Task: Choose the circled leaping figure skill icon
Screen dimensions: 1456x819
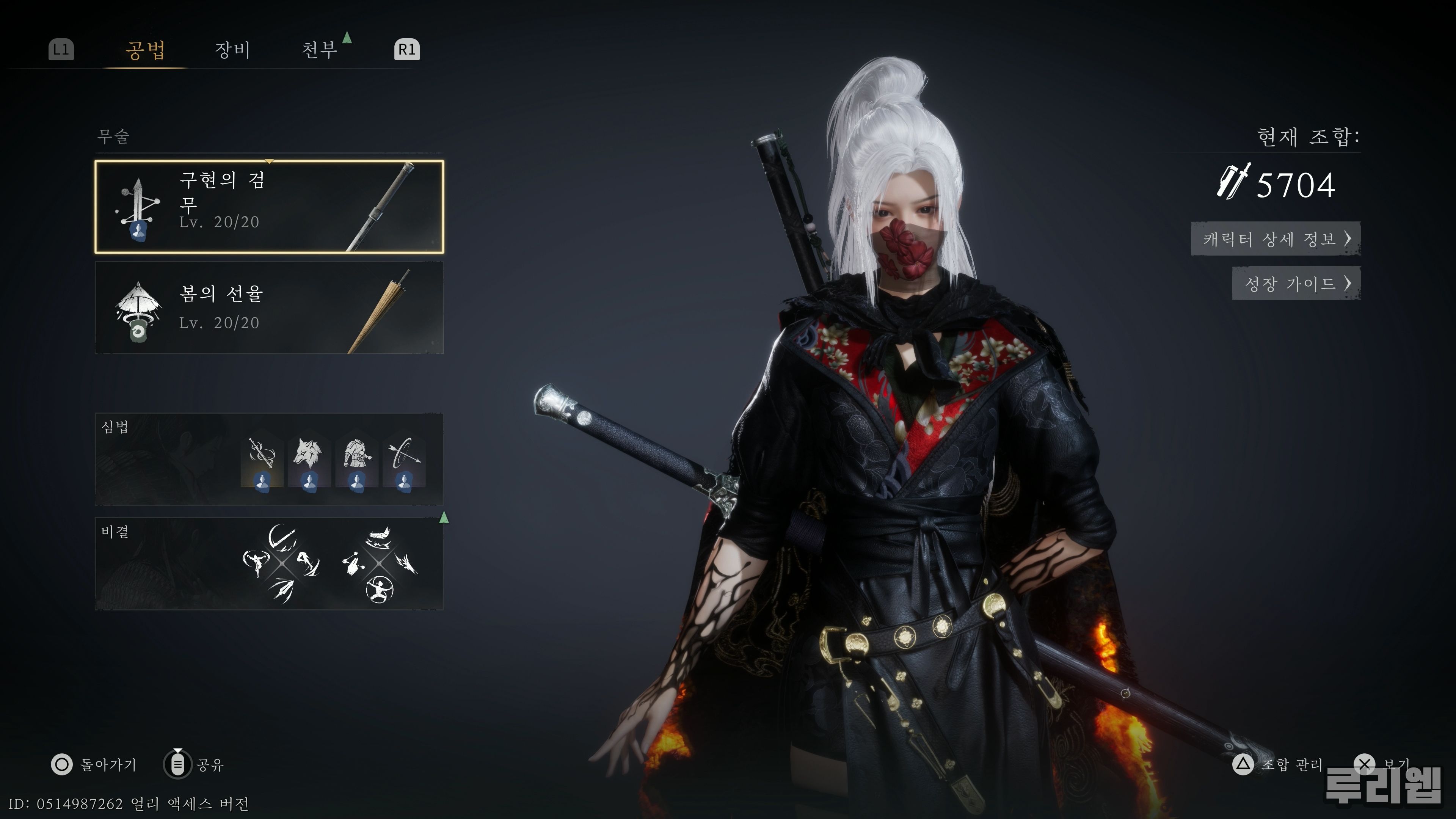Action: click(x=379, y=590)
